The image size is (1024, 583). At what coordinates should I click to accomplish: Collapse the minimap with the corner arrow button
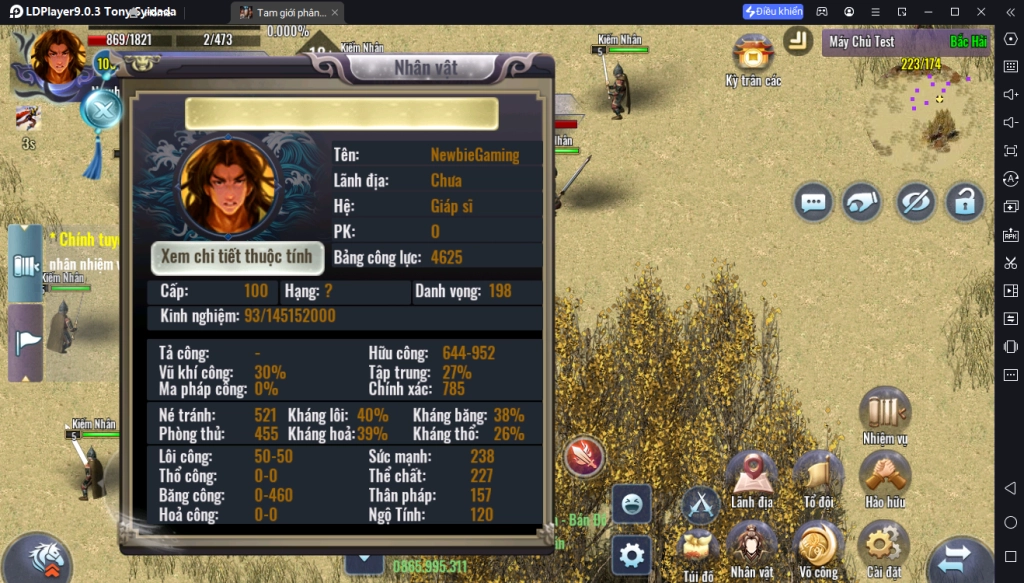click(798, 40)
